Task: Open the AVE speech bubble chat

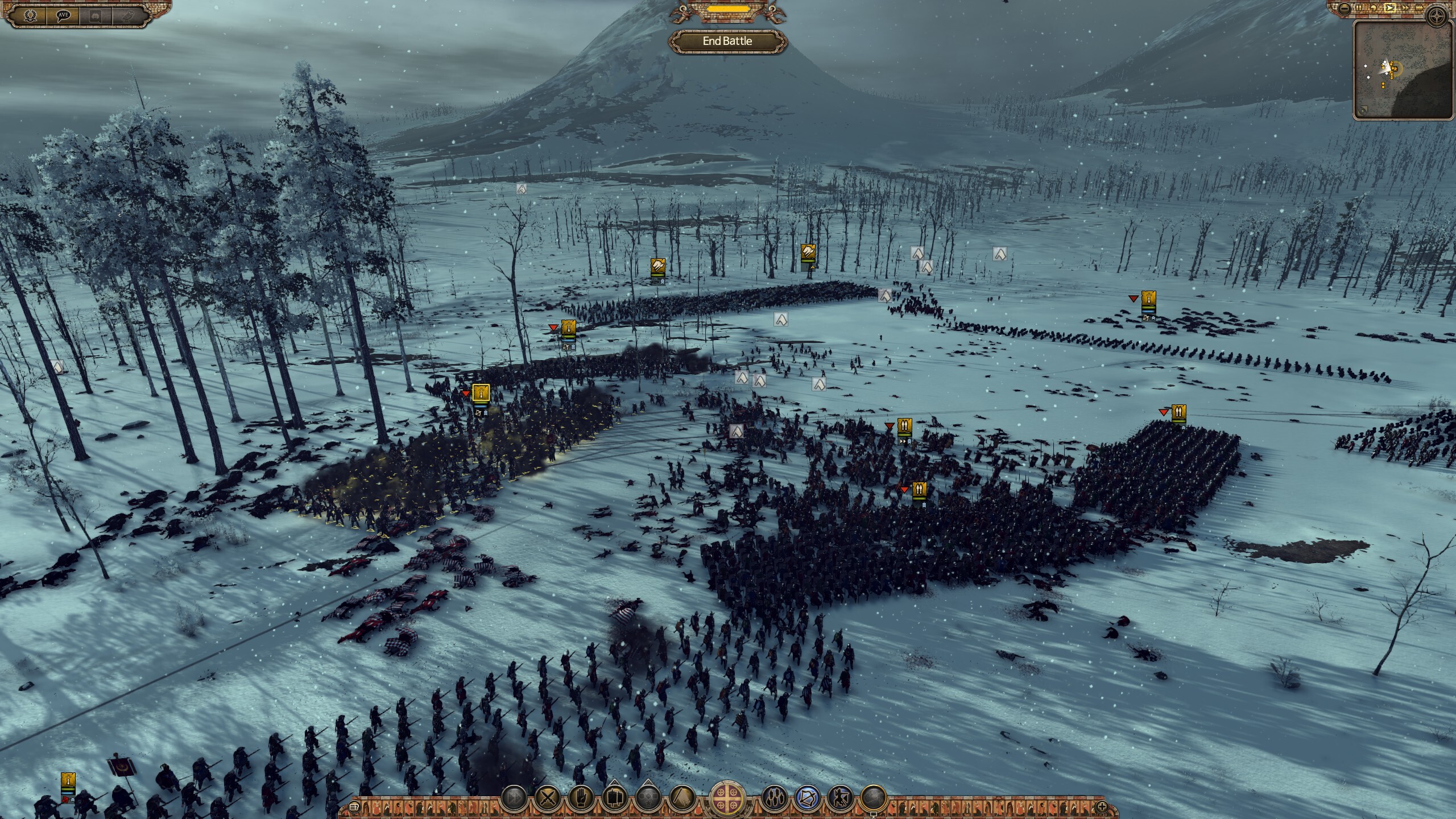Action: pyautogui.click(x=64, y=15)
